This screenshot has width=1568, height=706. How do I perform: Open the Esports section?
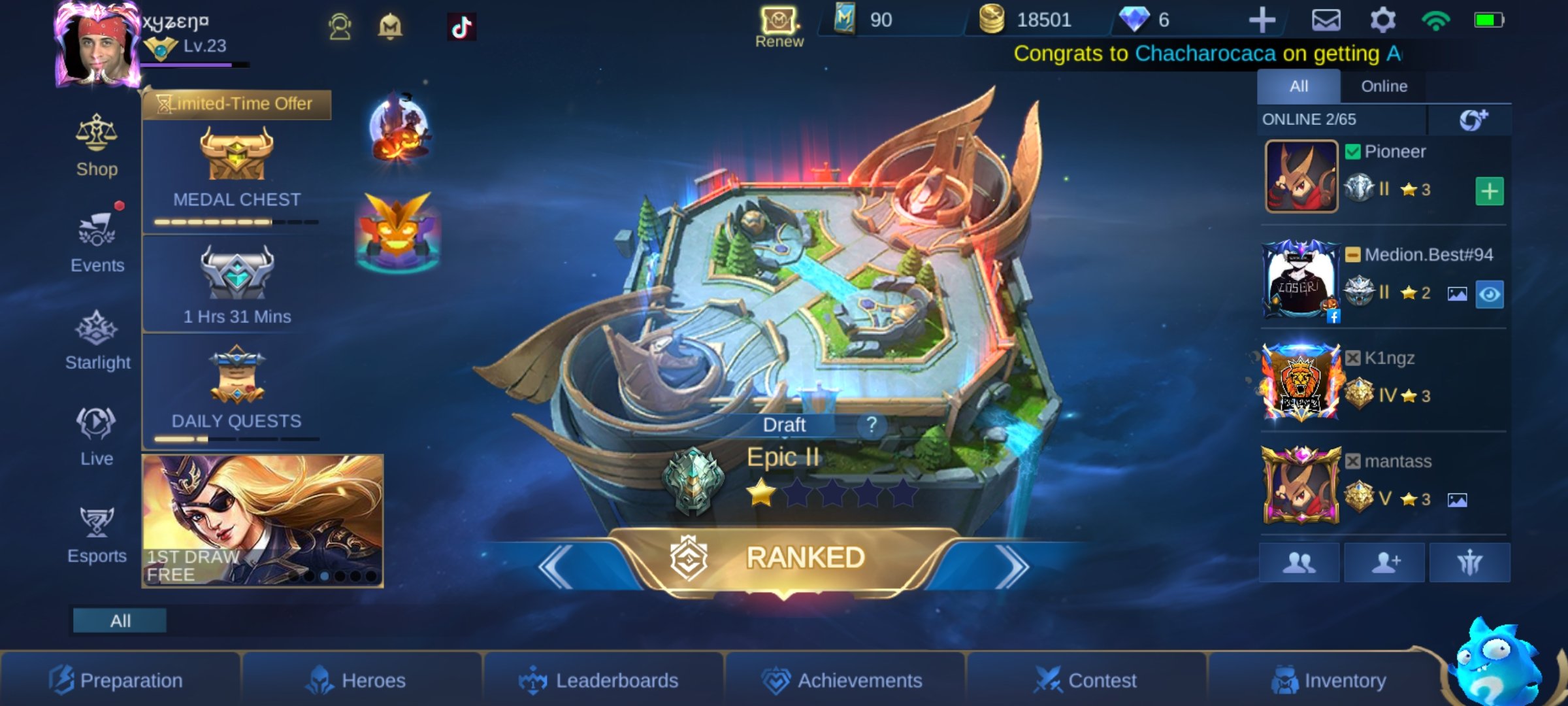click(97, 535)
